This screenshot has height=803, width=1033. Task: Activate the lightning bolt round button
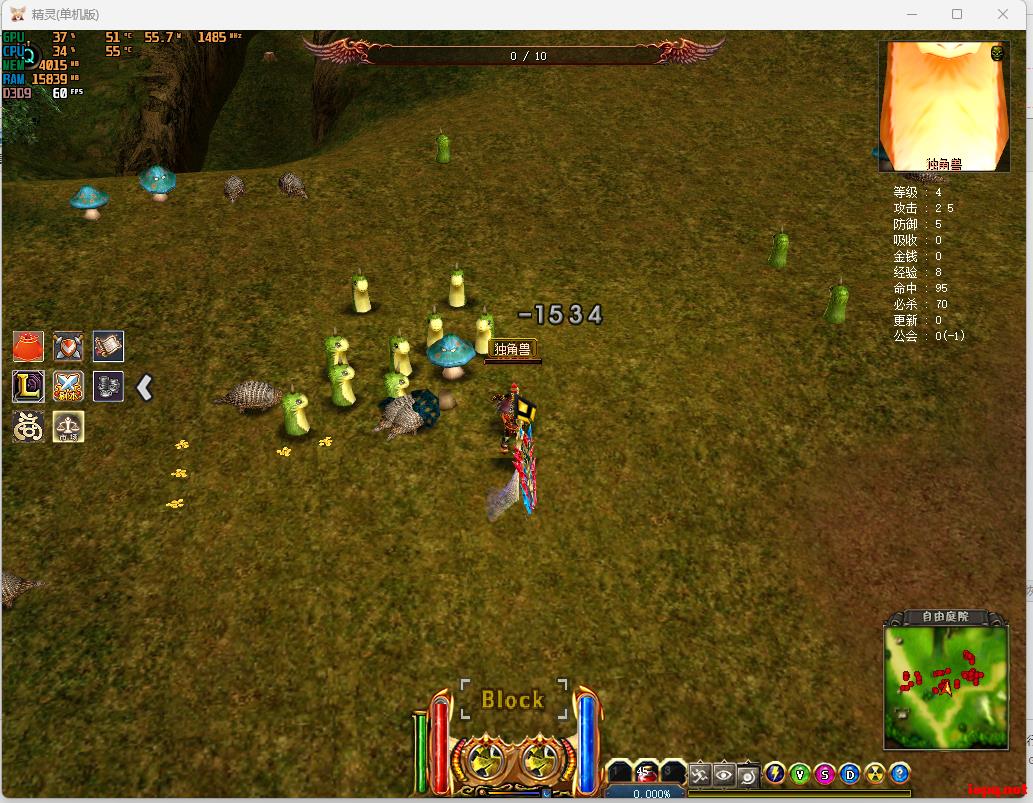point(775,773)
